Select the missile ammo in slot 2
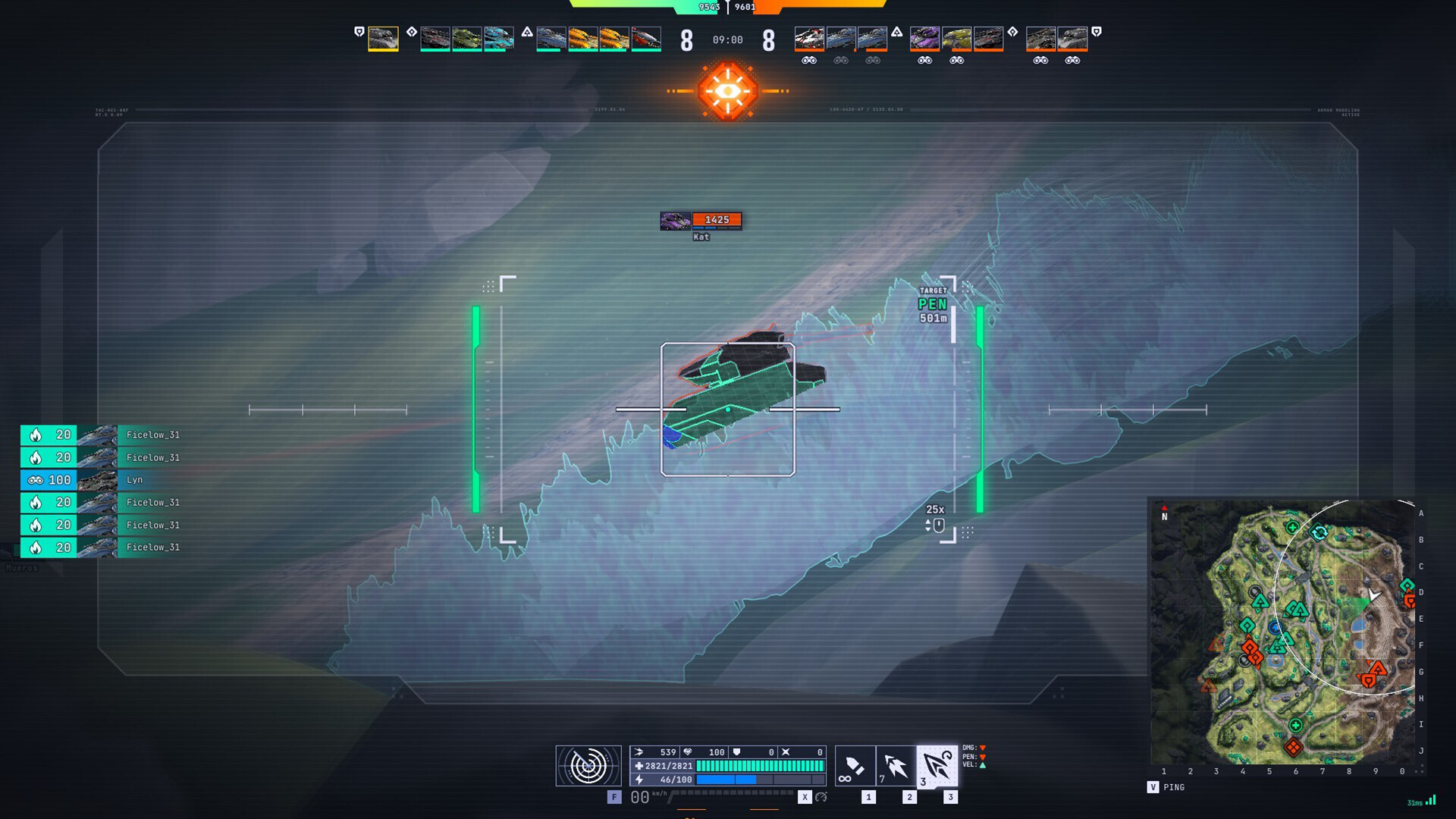 tap(897, 766)
